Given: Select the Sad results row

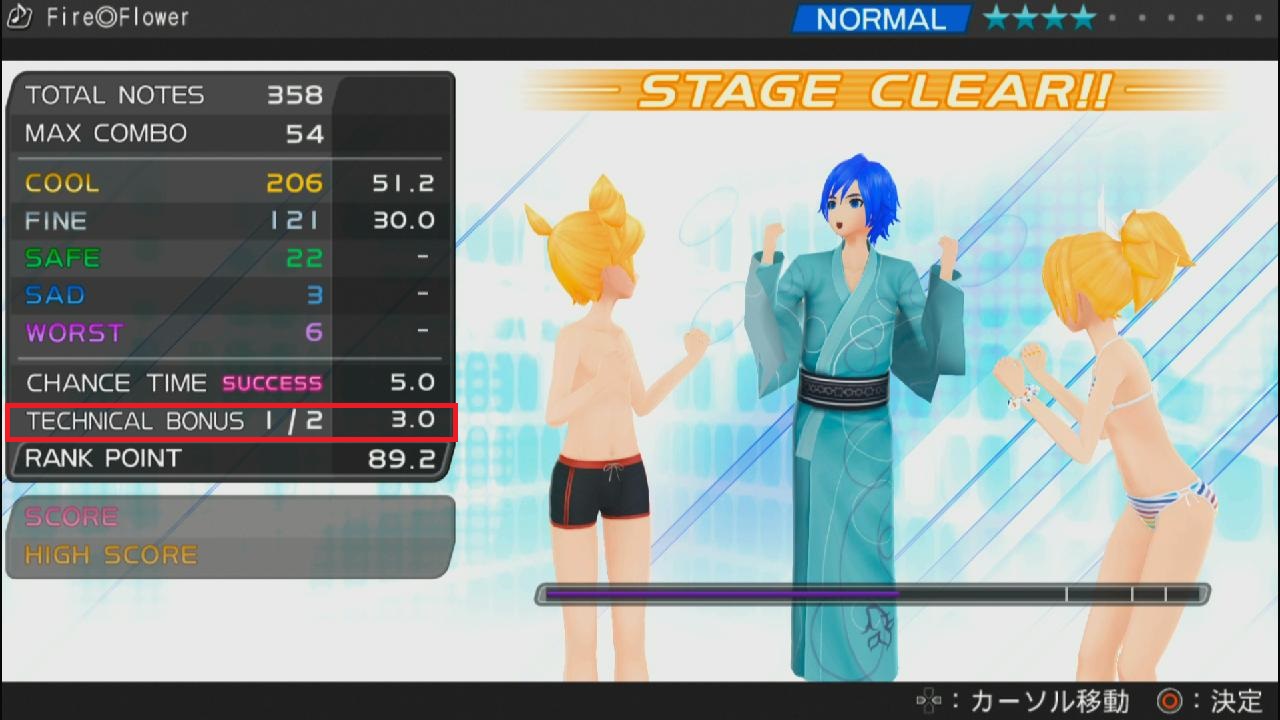Looking at the screenshot, I should click(231, 295).
